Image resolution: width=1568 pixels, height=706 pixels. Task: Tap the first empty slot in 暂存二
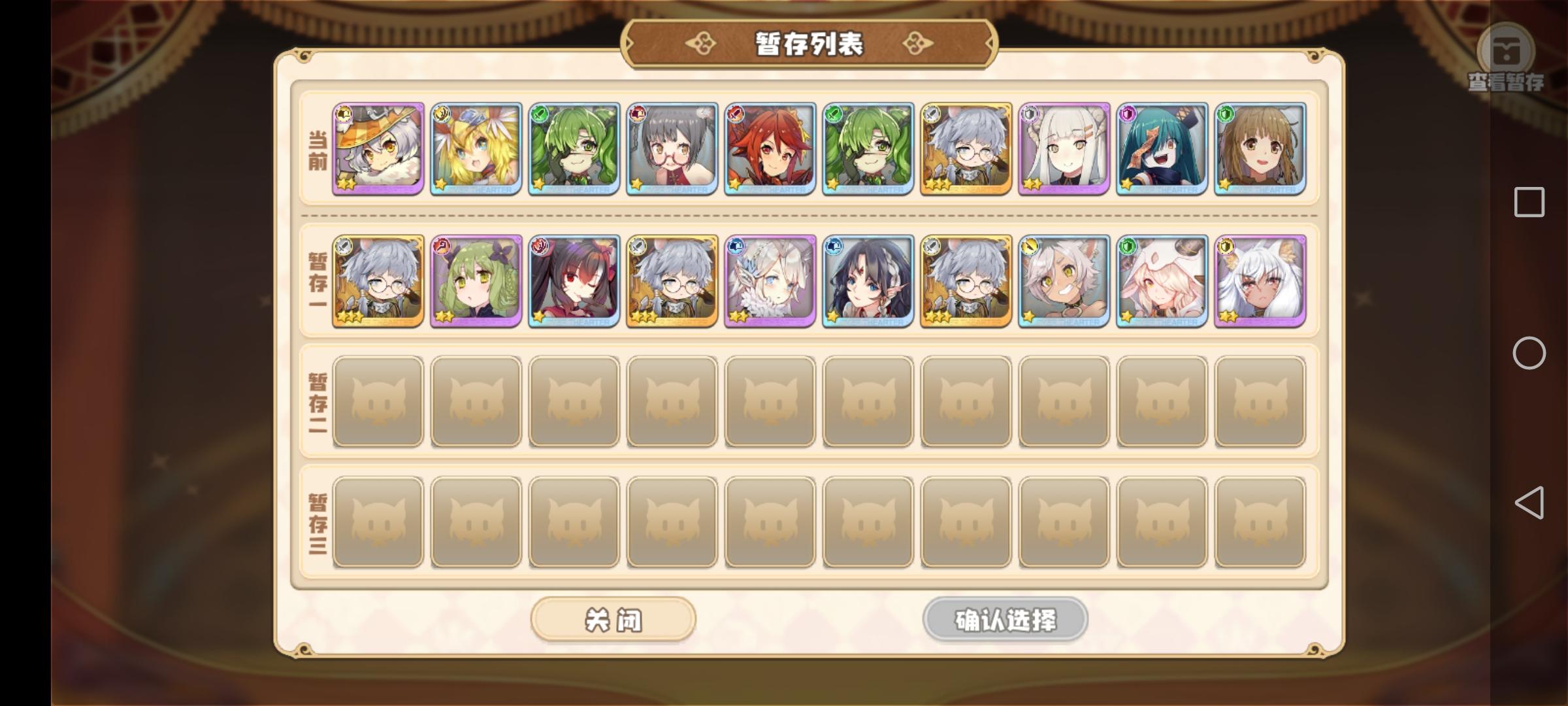click(x=378, y=401)
